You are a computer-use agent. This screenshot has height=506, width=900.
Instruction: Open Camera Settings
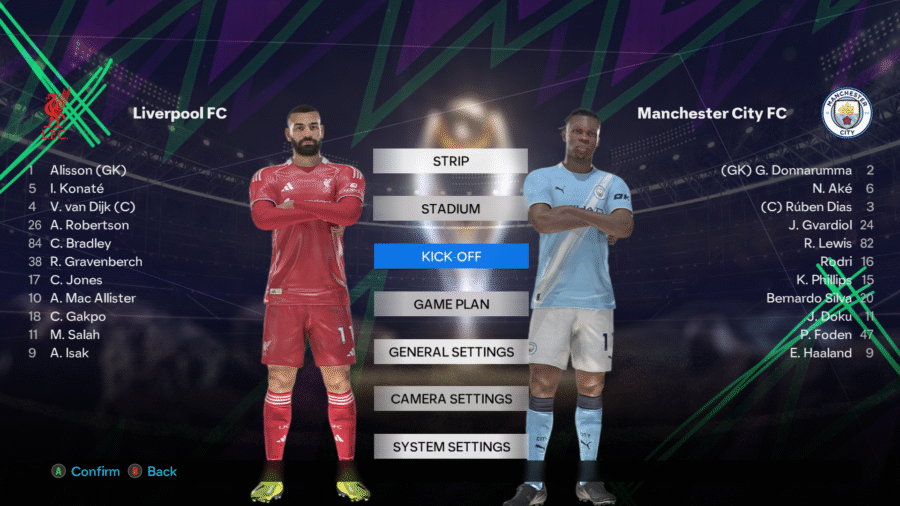450,399
